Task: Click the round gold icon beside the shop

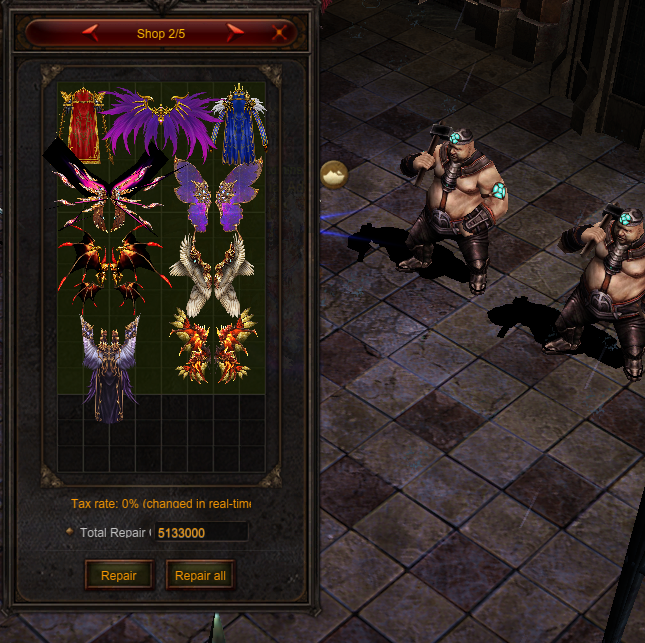Action: pyautogui.click(x=333, y=174)
